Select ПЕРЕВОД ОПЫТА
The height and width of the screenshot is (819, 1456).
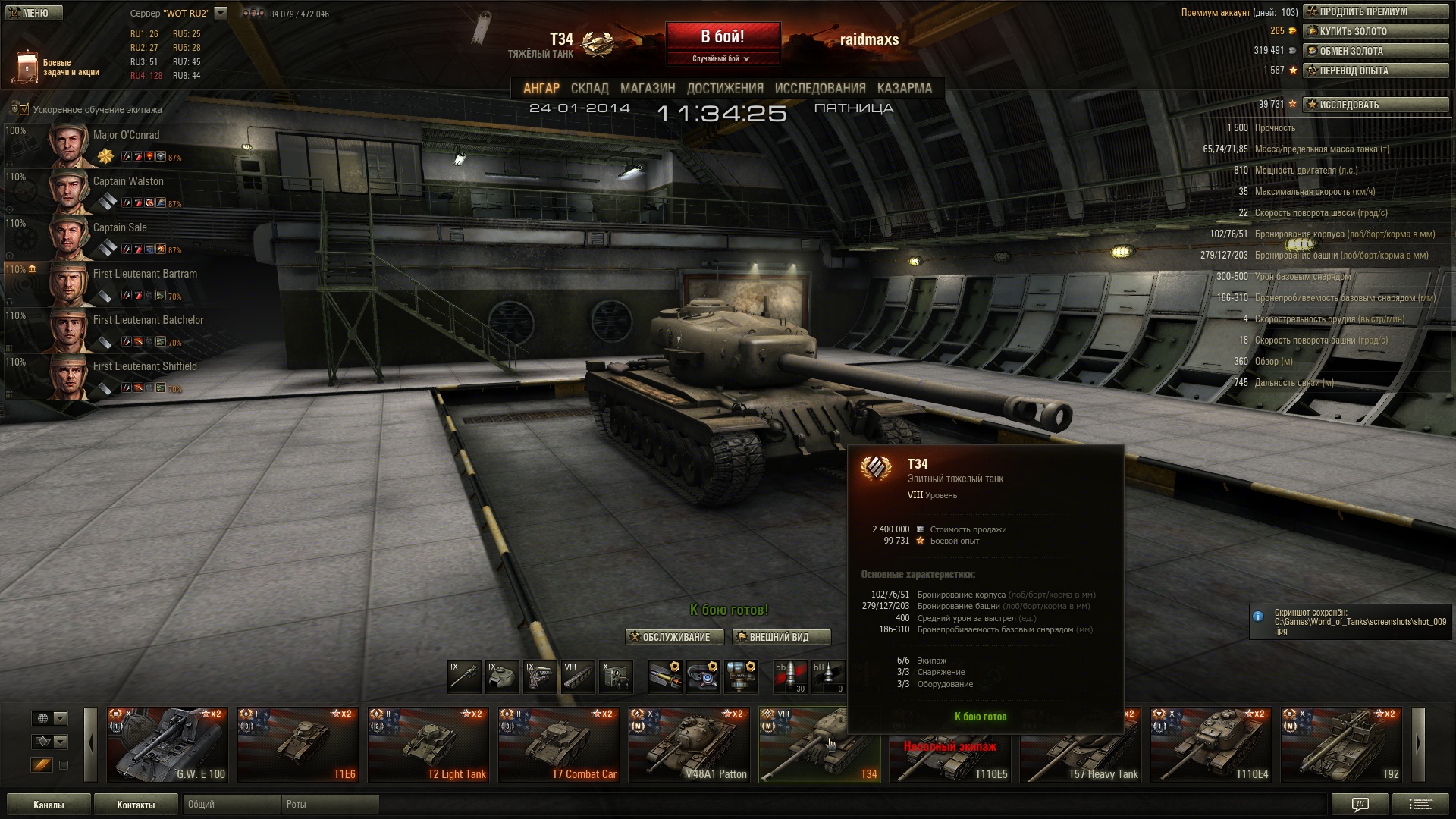click(x=1375, y=71)
